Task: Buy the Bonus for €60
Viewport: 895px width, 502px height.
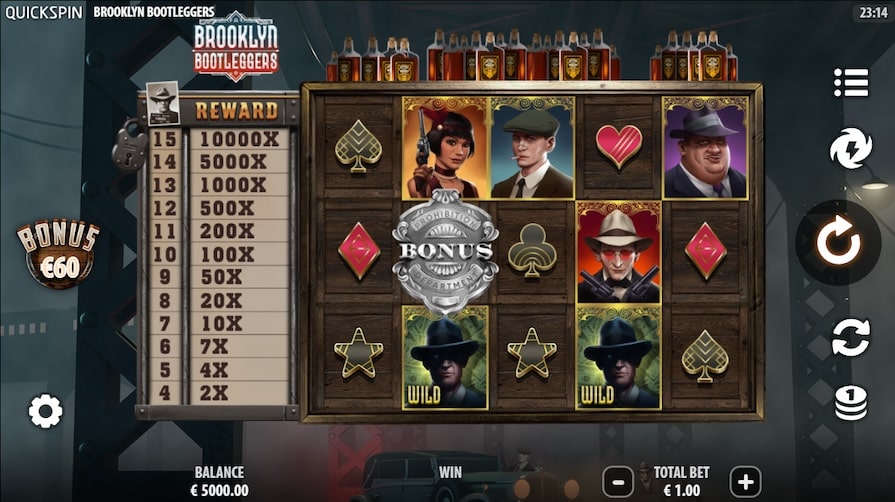Action: pos(58,254)
